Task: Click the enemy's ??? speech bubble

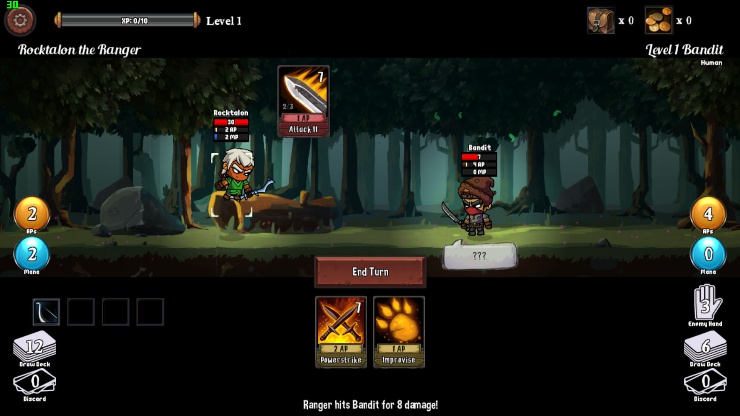Action: click(480, 256)
